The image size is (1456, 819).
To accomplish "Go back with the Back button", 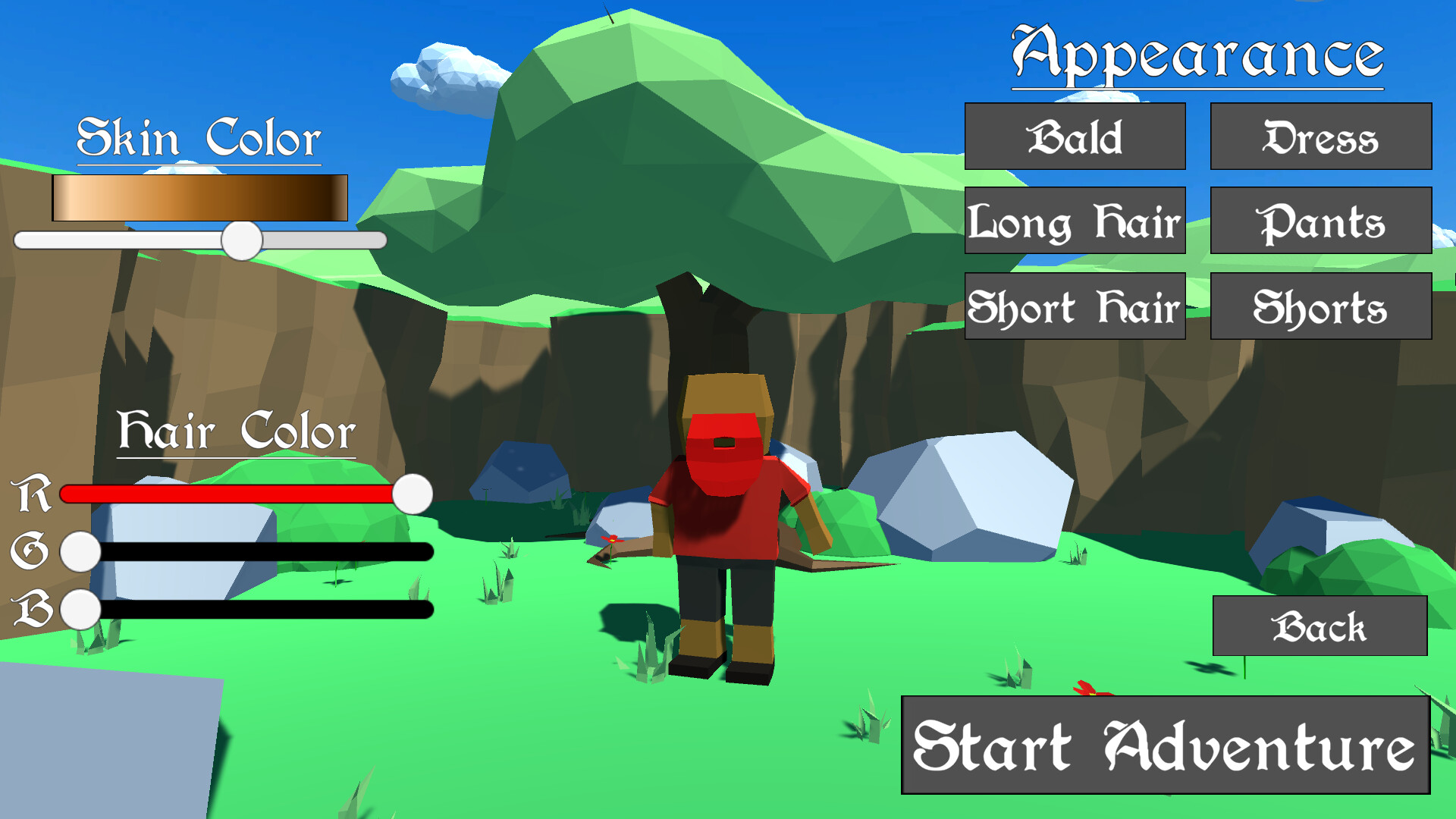I will [1320, 627].
